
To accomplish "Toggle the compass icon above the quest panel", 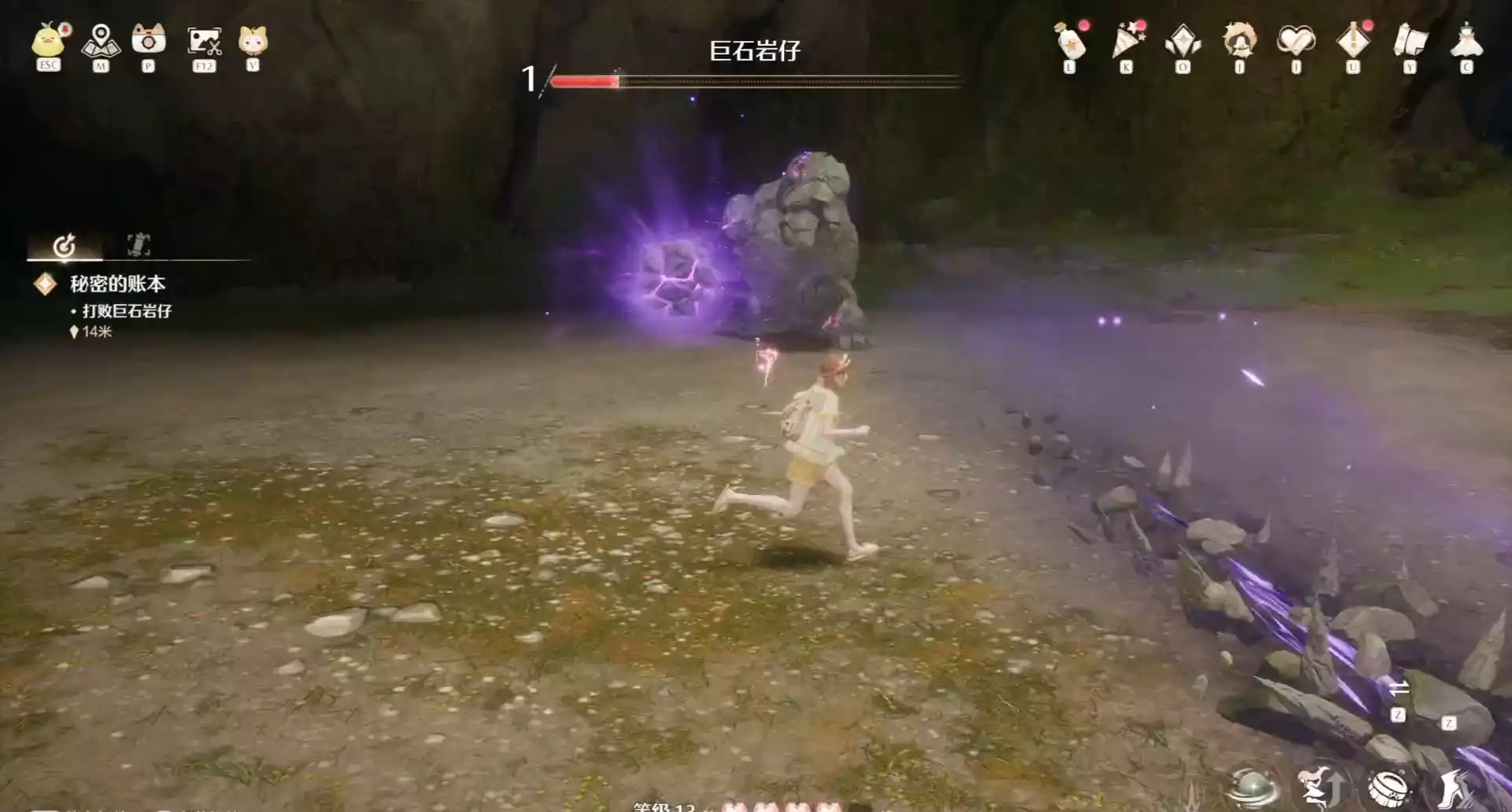I will [65, 244].
